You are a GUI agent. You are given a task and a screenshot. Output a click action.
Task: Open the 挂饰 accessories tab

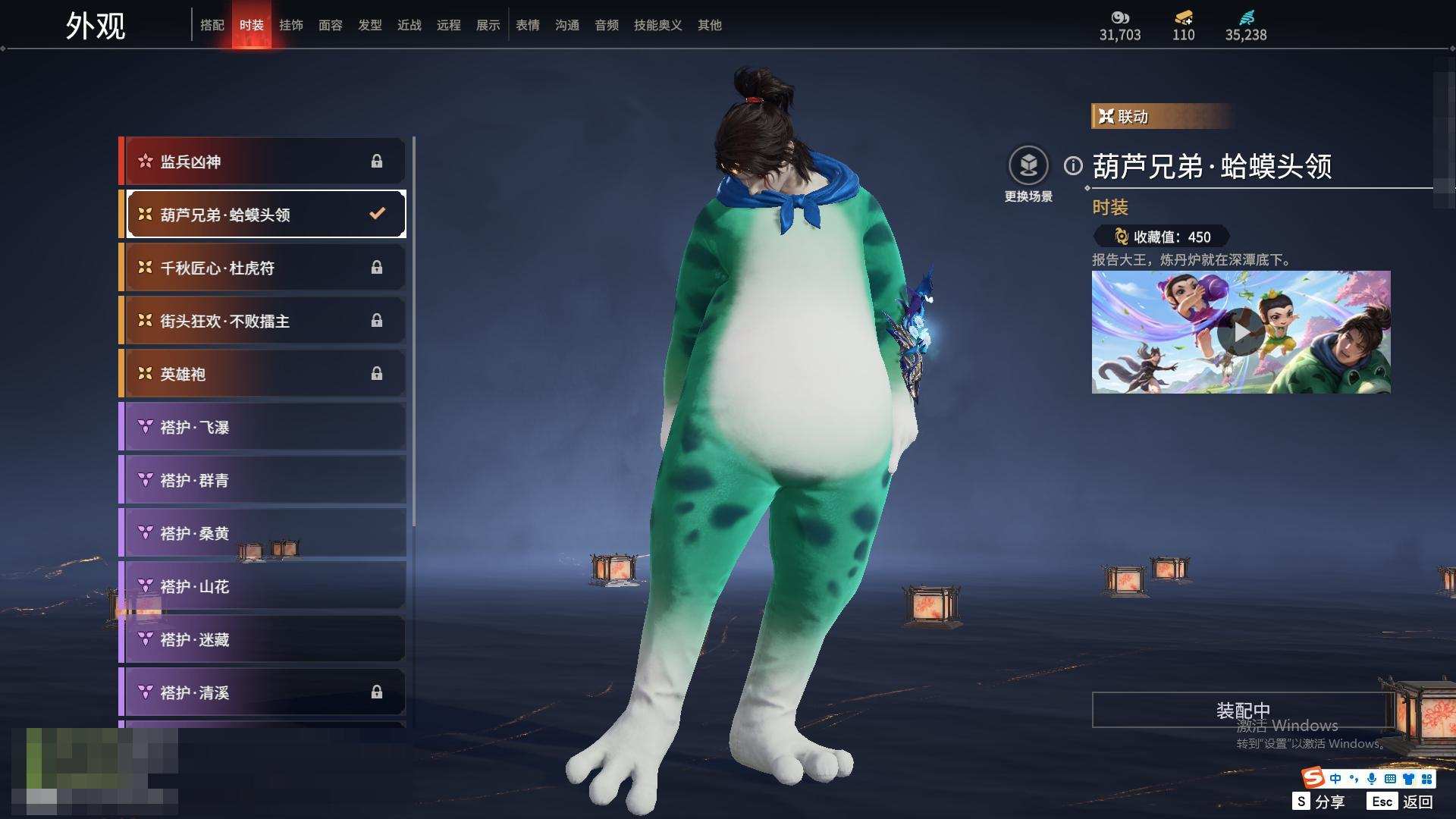291,26
